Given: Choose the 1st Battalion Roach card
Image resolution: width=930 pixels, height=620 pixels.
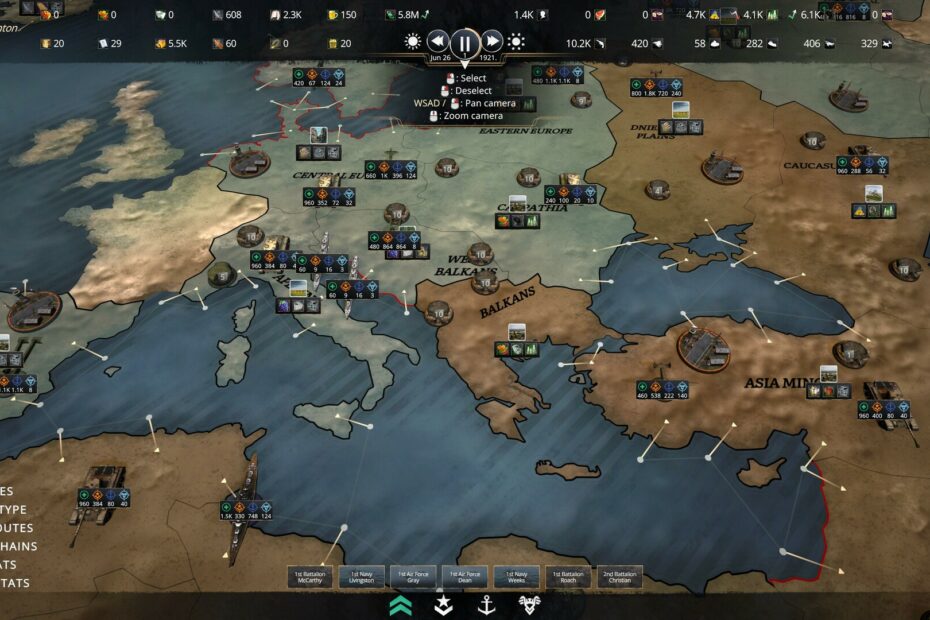Looking at the screenshot, I should coord(568,578).
